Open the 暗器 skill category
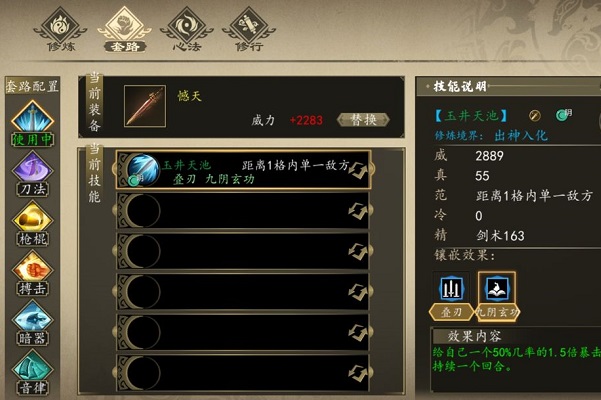 (30, 323)
